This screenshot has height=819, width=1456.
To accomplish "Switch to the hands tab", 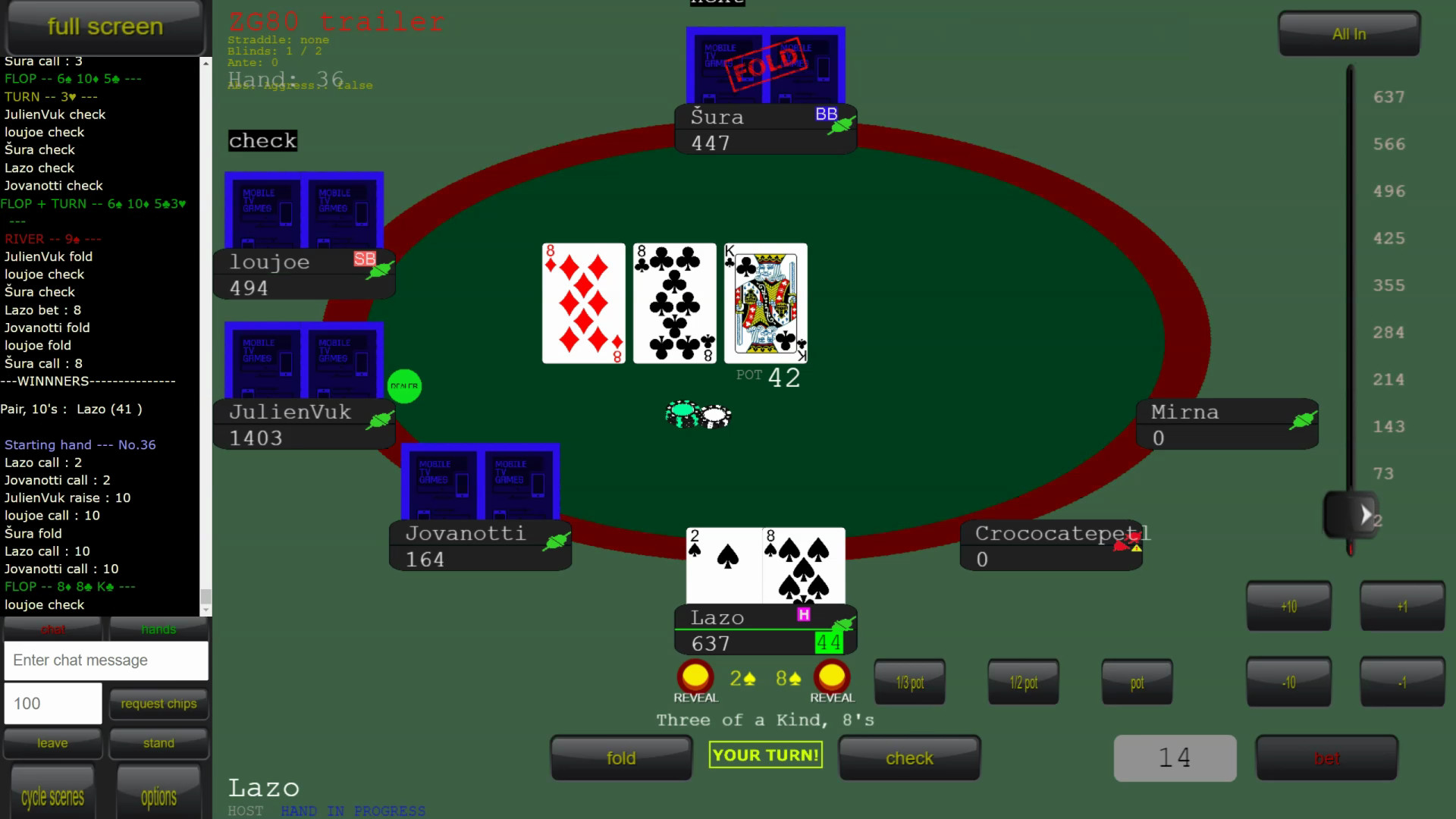I will point(158,629).
